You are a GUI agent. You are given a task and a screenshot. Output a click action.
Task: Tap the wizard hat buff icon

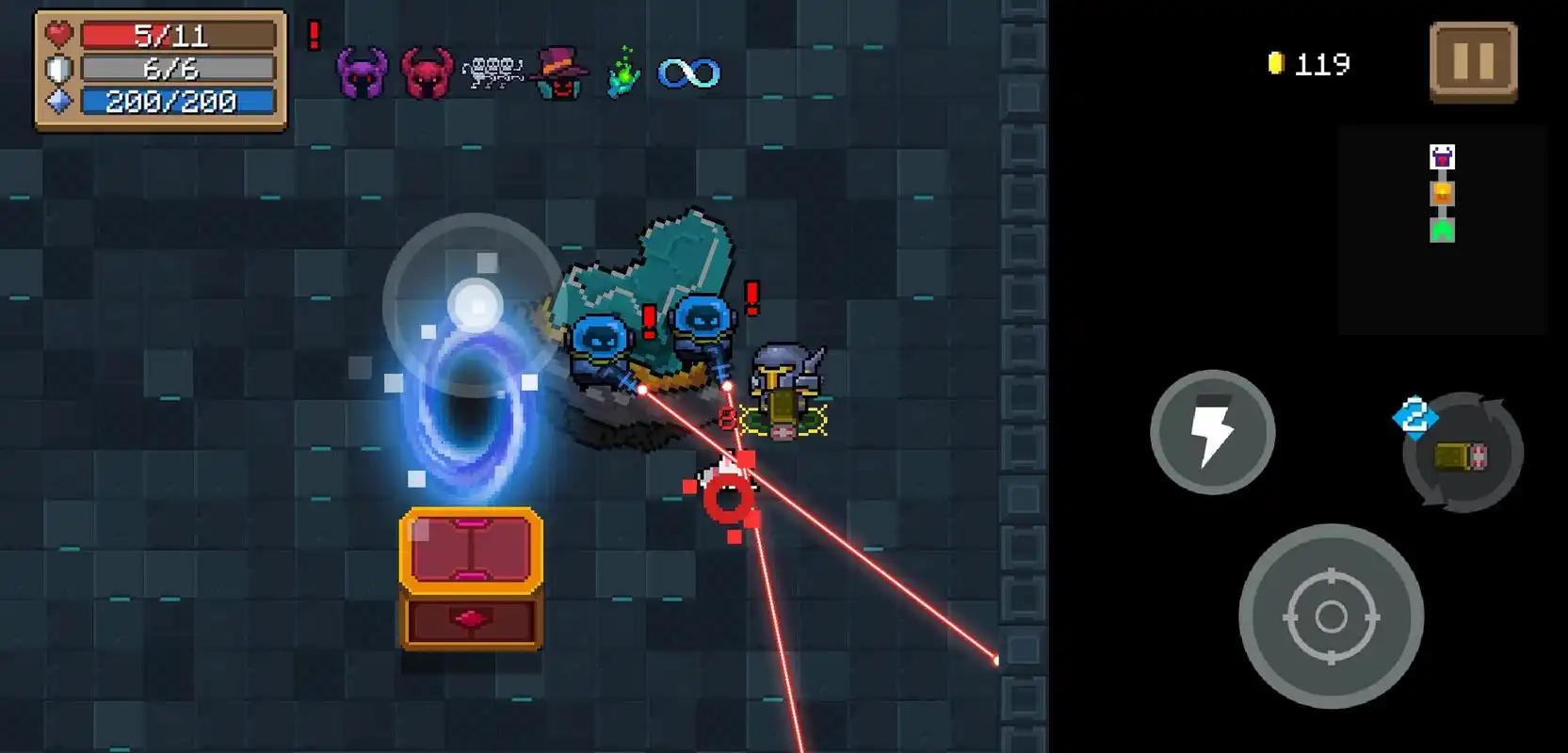558,72
